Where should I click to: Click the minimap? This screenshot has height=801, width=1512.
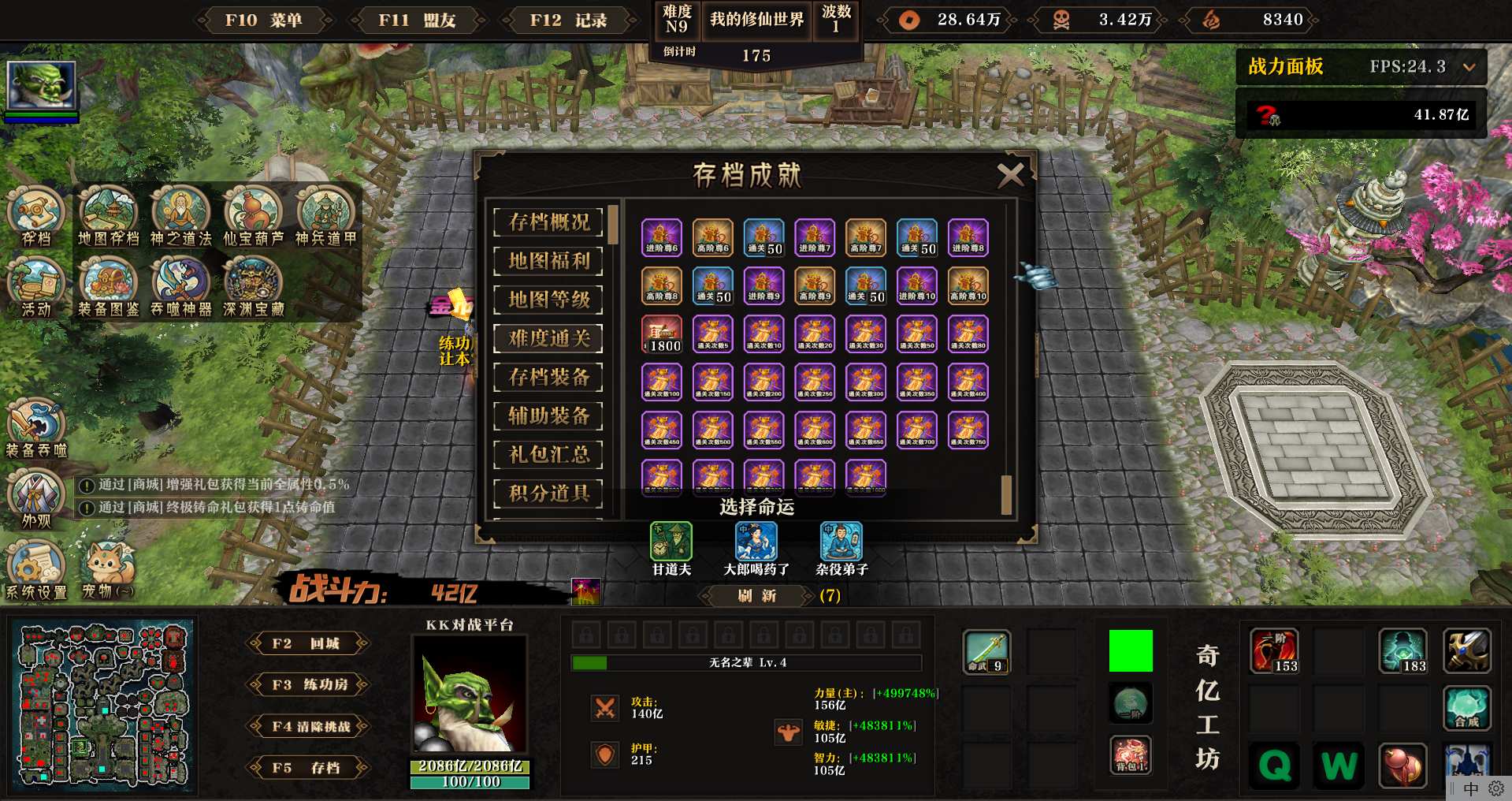pos(103,706)
